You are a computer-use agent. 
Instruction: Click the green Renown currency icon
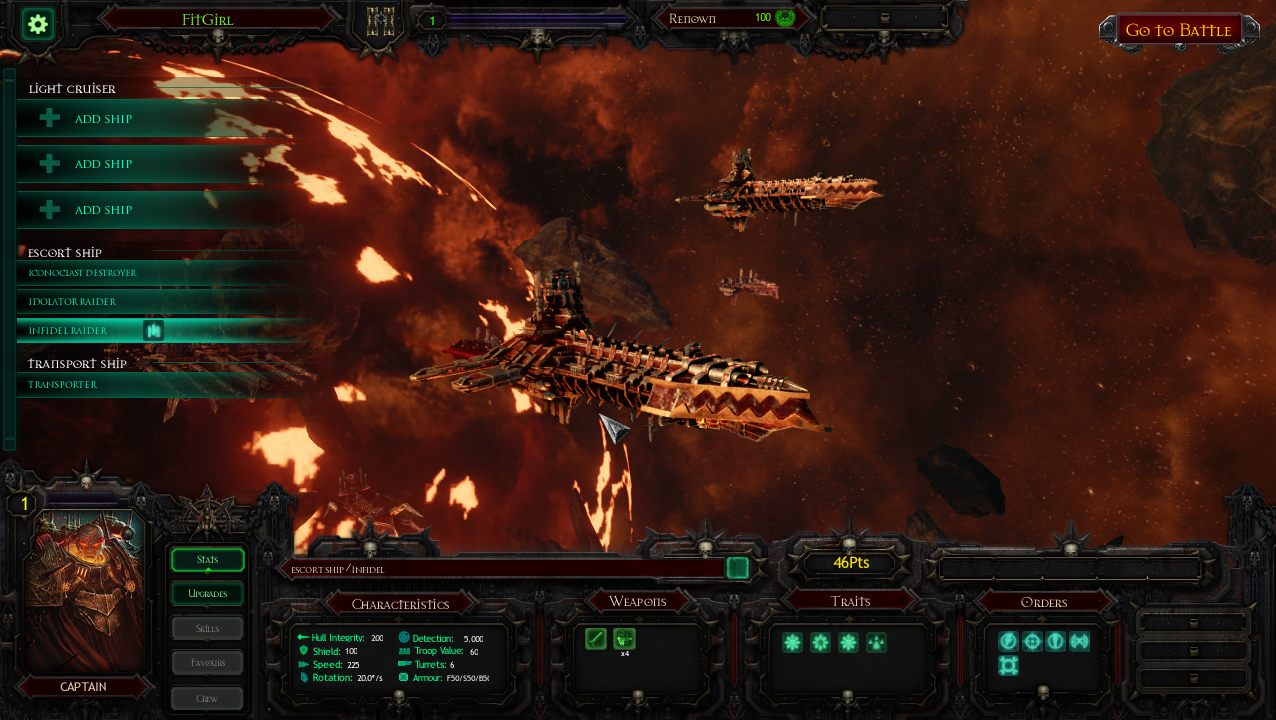click(785, 18)
